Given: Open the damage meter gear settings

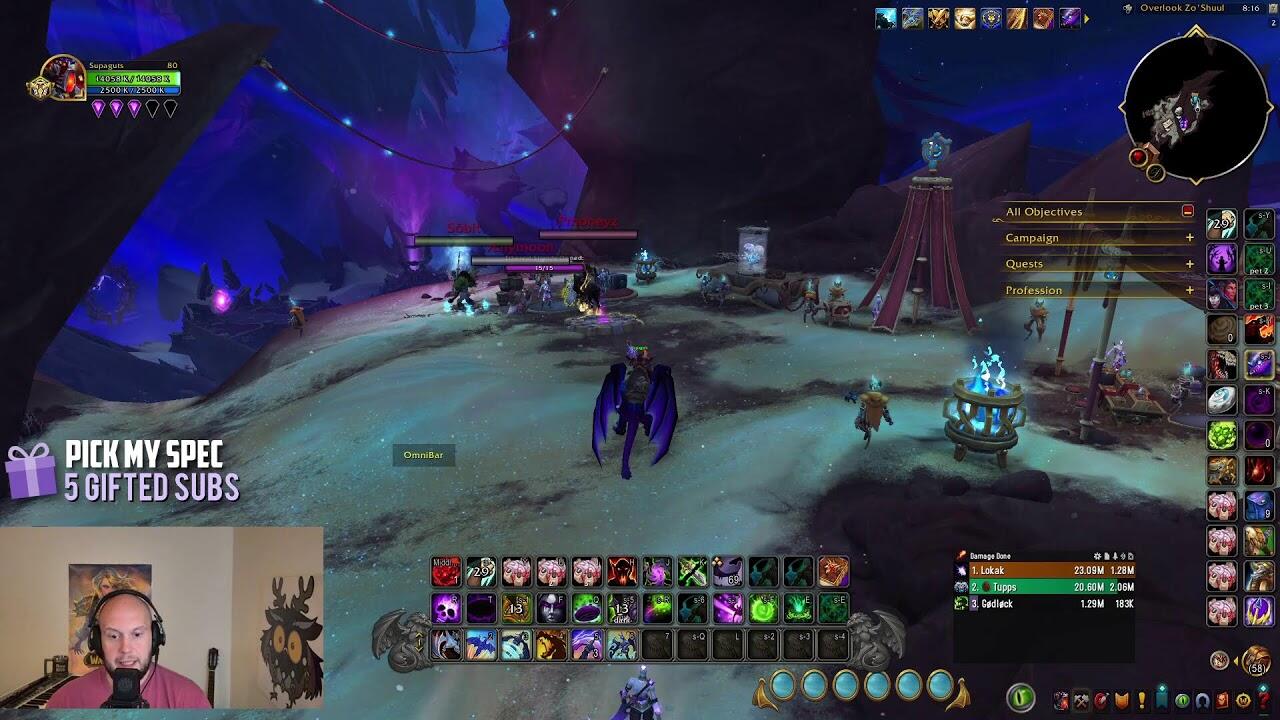Looking at the screenshot, I should (1098, 556).
